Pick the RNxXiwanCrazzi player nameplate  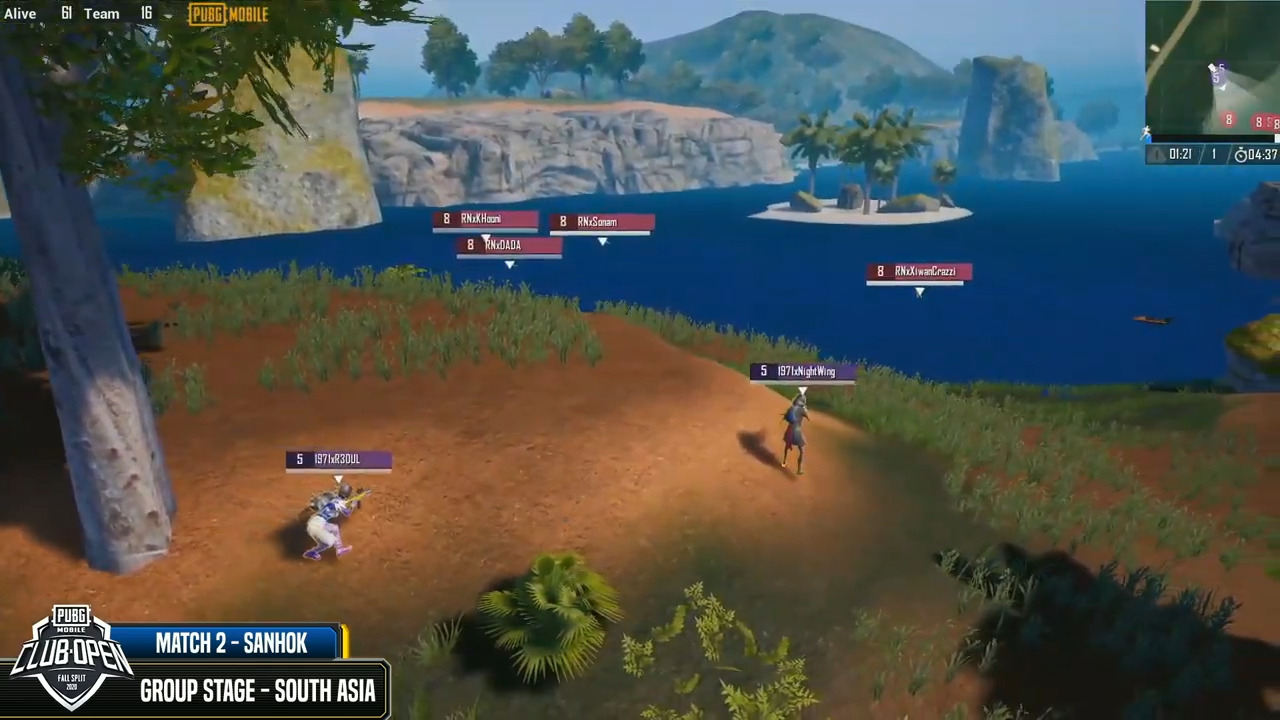click(x=918, y=272)
